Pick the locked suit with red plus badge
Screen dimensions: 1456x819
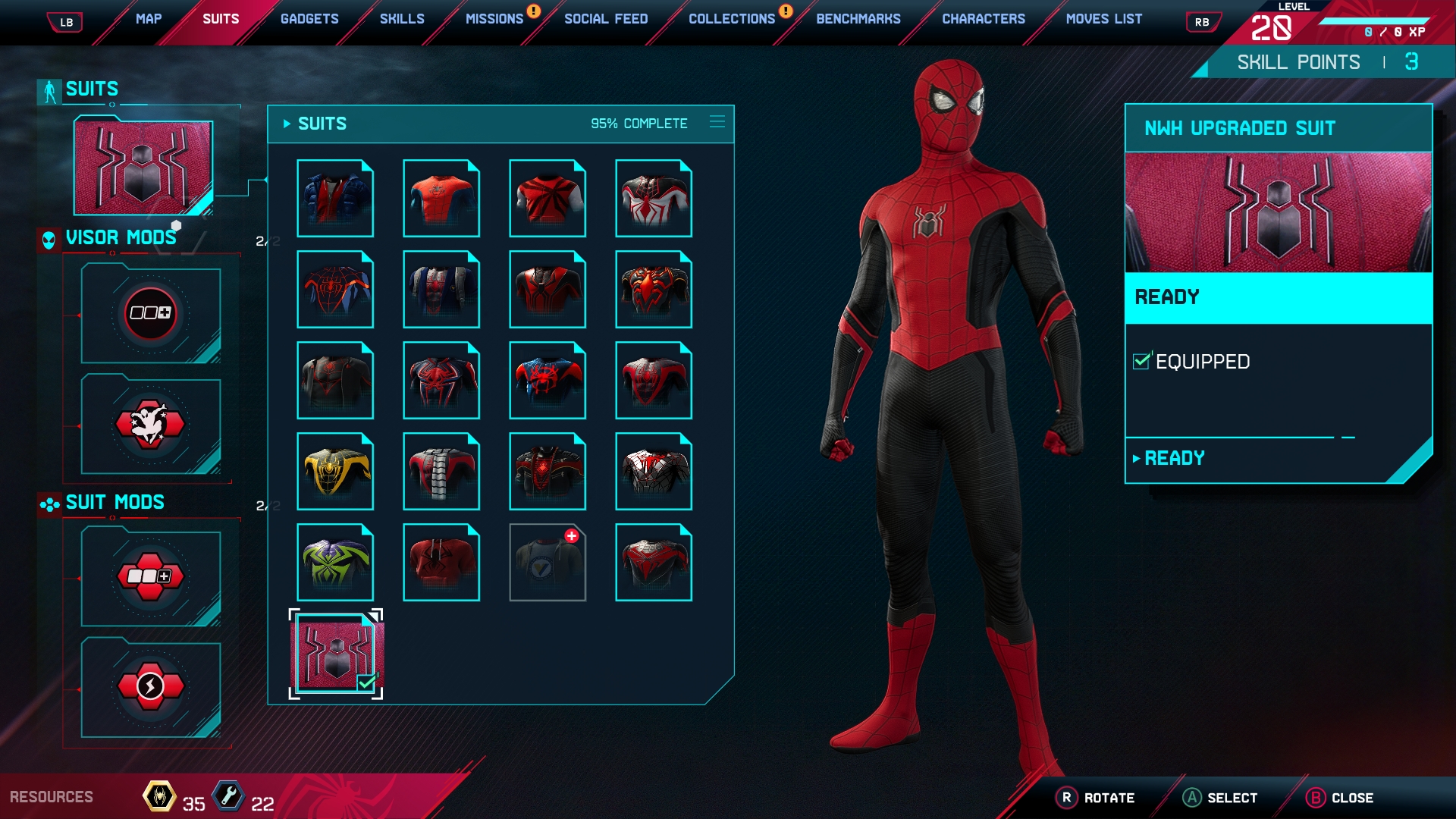pos(548,562)
